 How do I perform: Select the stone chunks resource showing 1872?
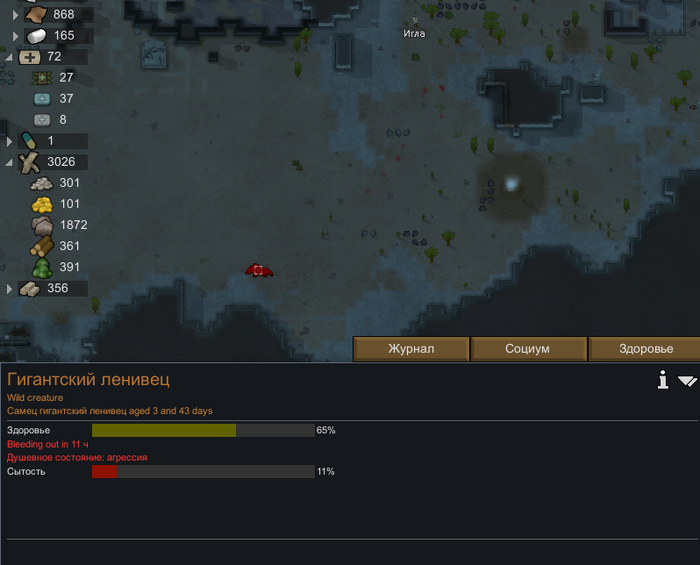pyautogui.click(x=62, y=225)
